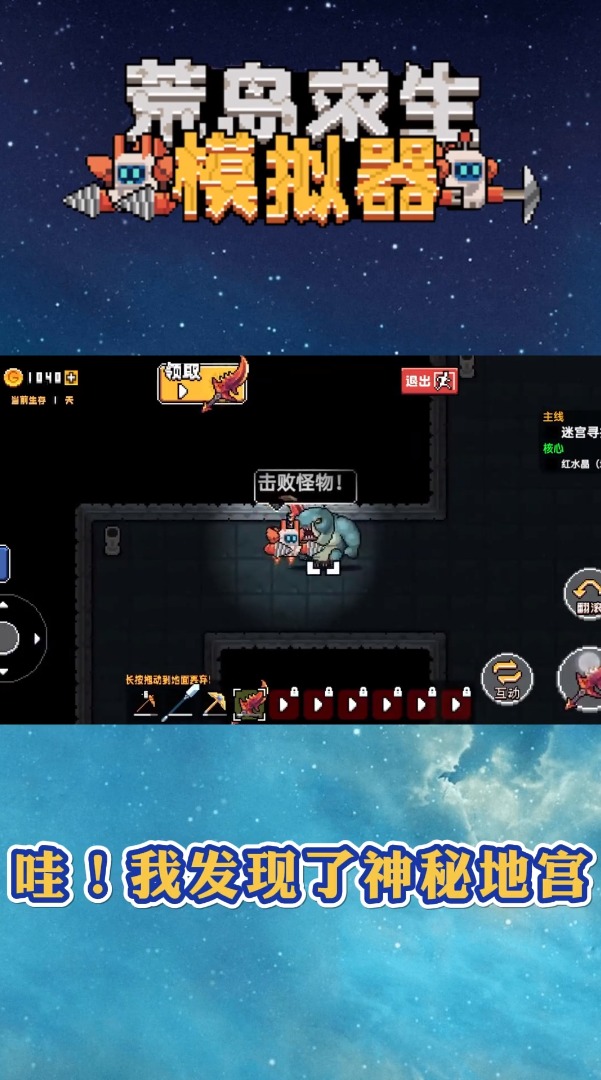Add gold coins with the plus button
The height and width of the screenshot is (1080, 601).
click(71, 377)
